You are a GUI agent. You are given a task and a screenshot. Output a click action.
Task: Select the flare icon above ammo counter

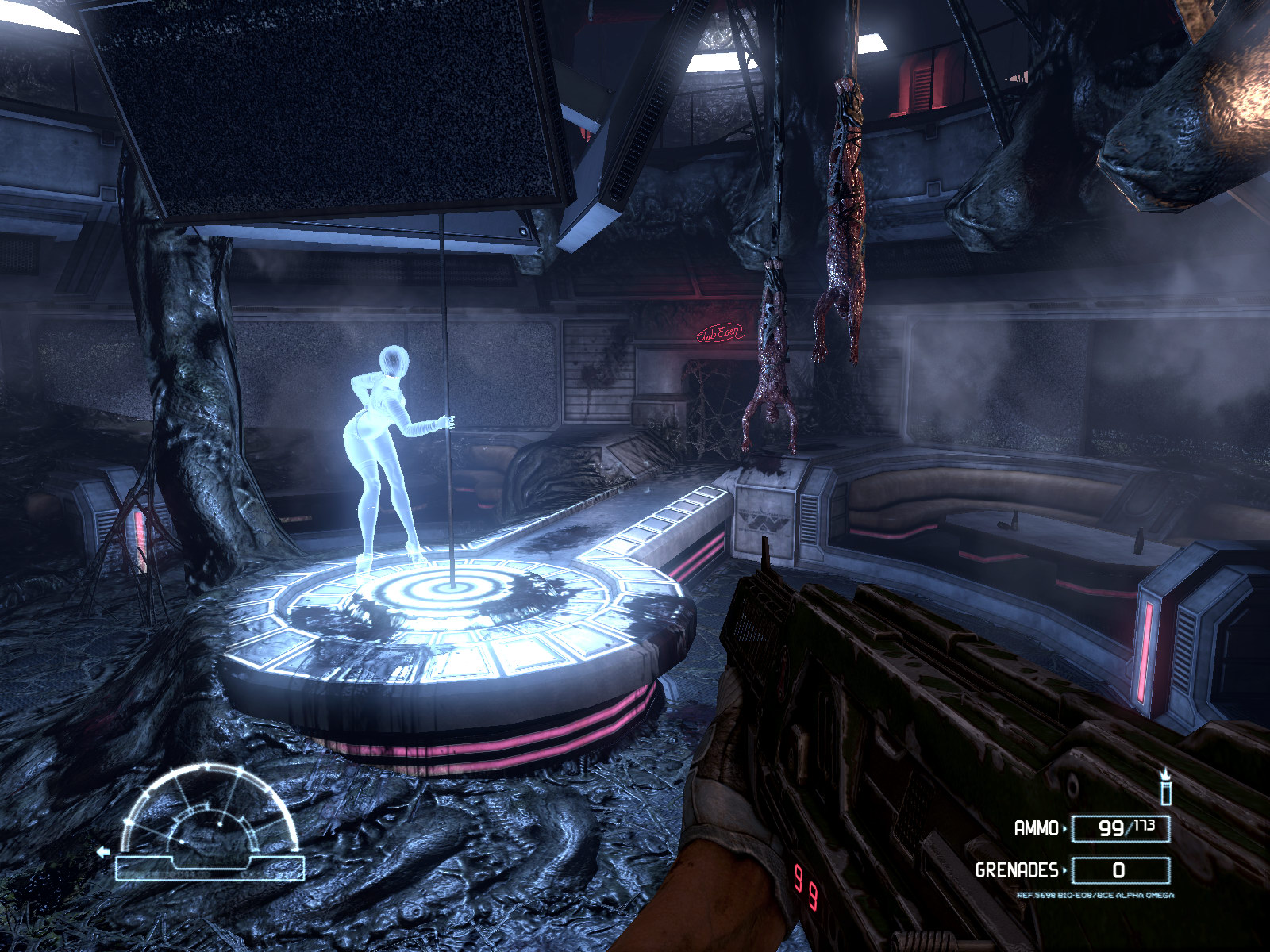[x=1165, y=786]
